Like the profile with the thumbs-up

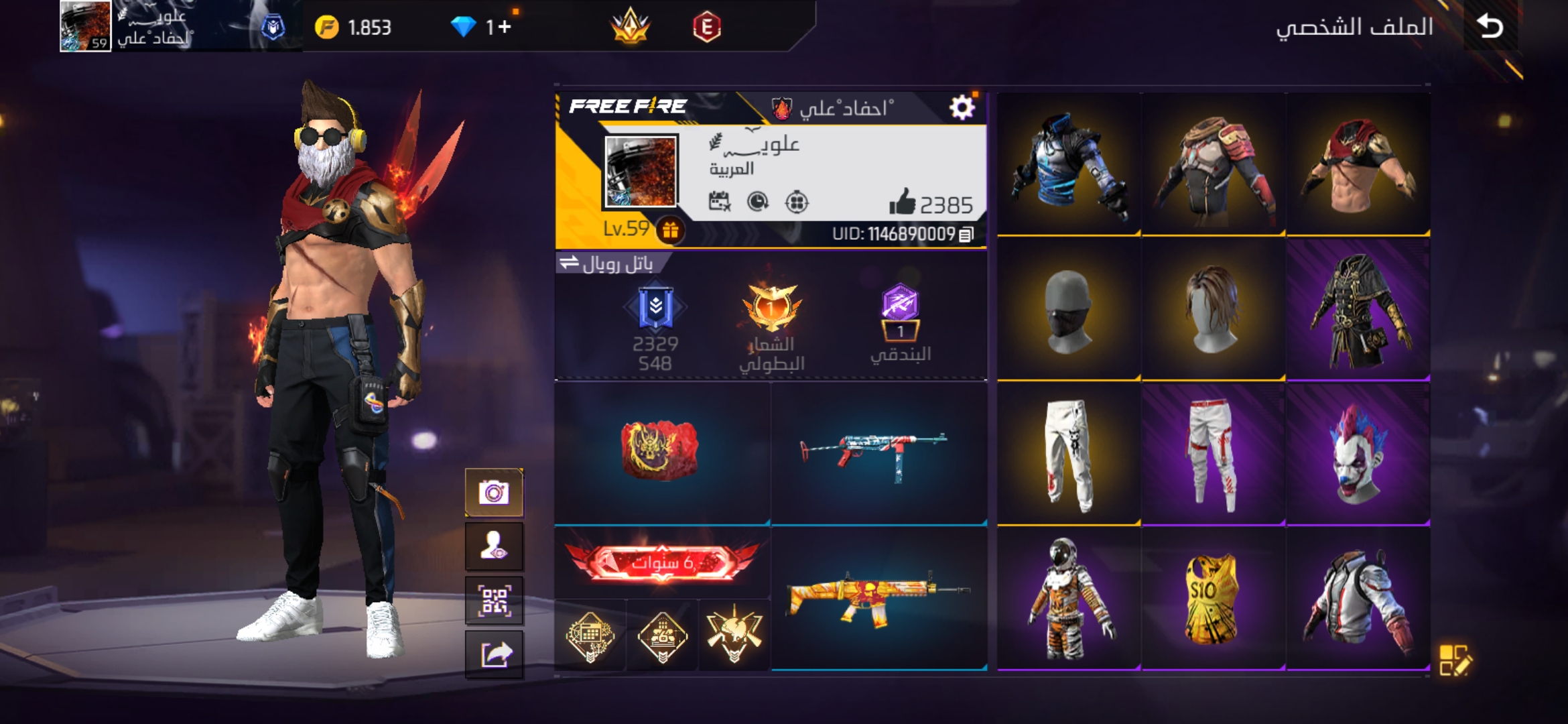[903, 202]
